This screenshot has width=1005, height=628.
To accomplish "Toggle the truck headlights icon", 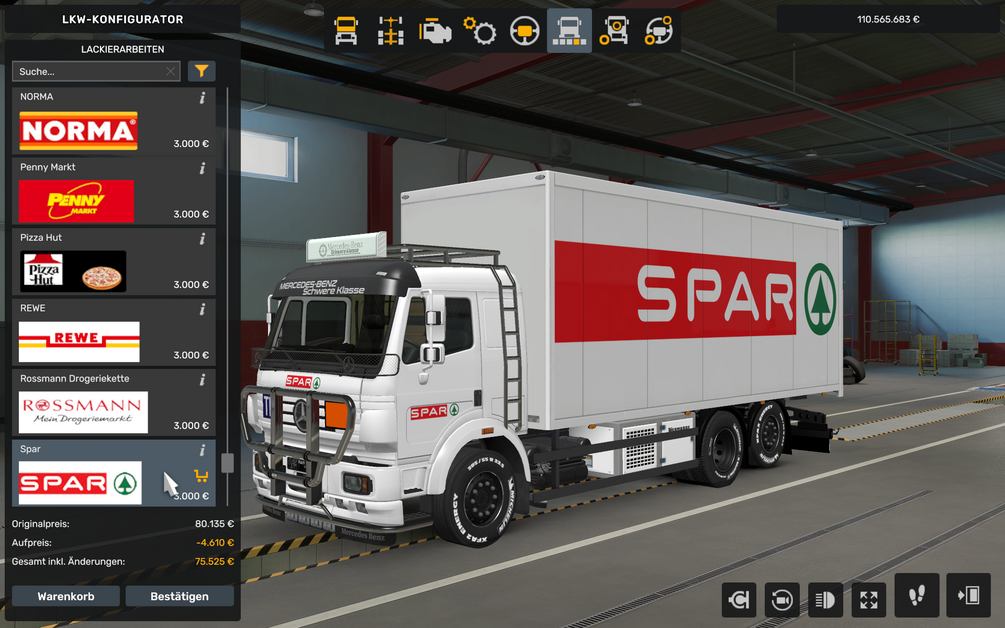I will coord(825,600).
